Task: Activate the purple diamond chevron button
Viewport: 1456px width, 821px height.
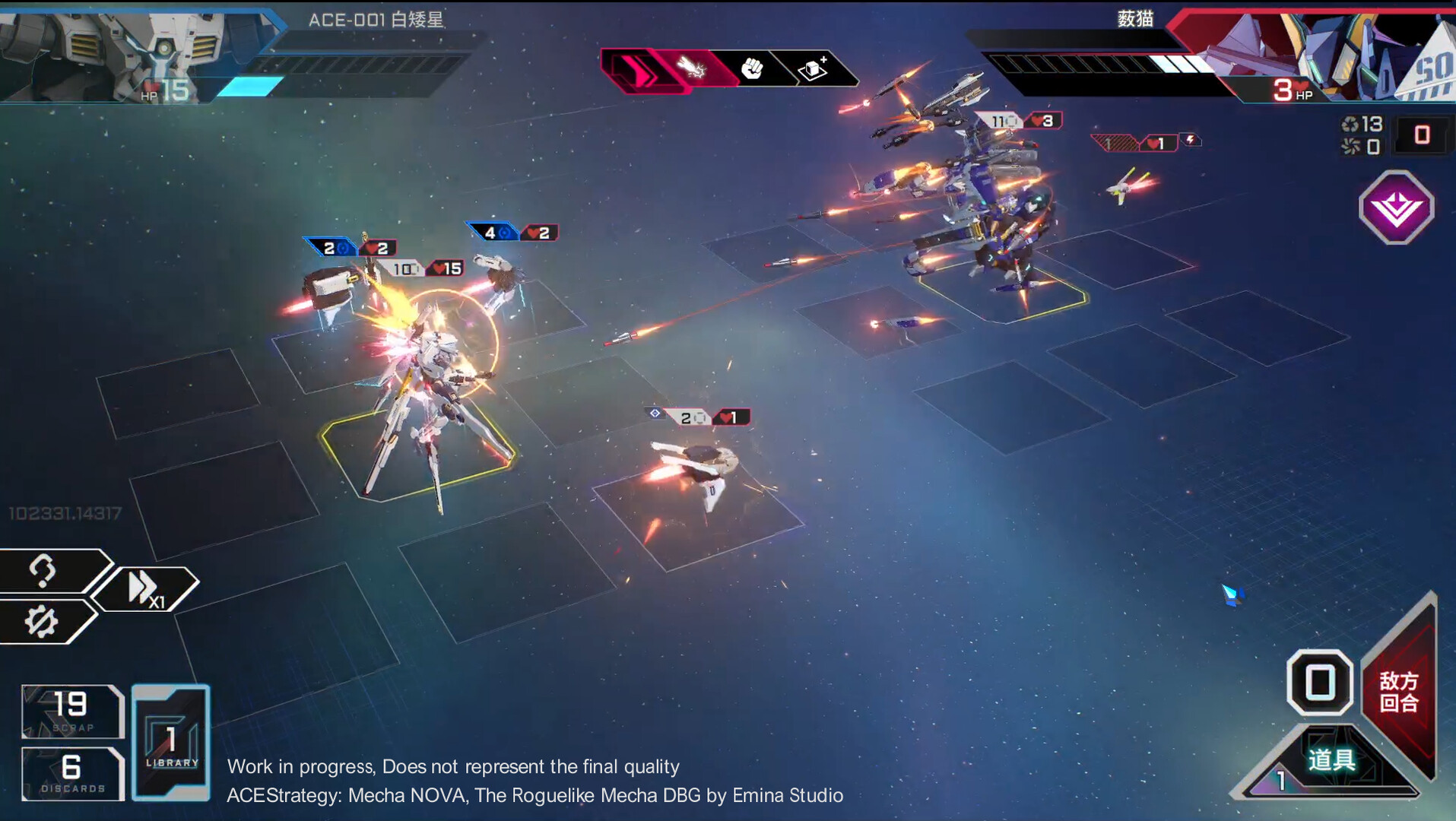Action: [x=1396, y=208]
